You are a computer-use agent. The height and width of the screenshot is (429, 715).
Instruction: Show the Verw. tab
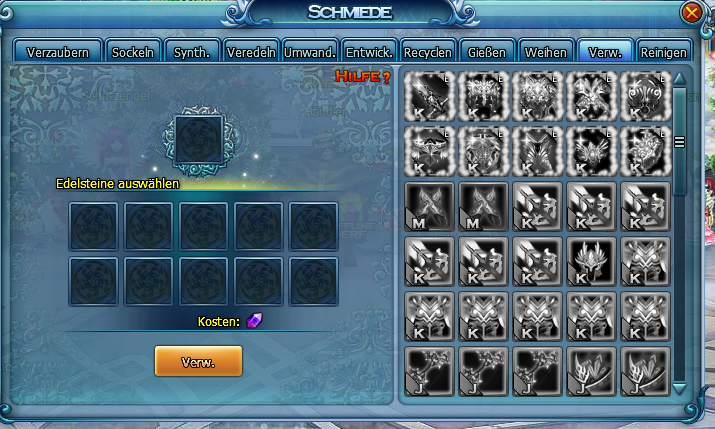coord(605,52)
